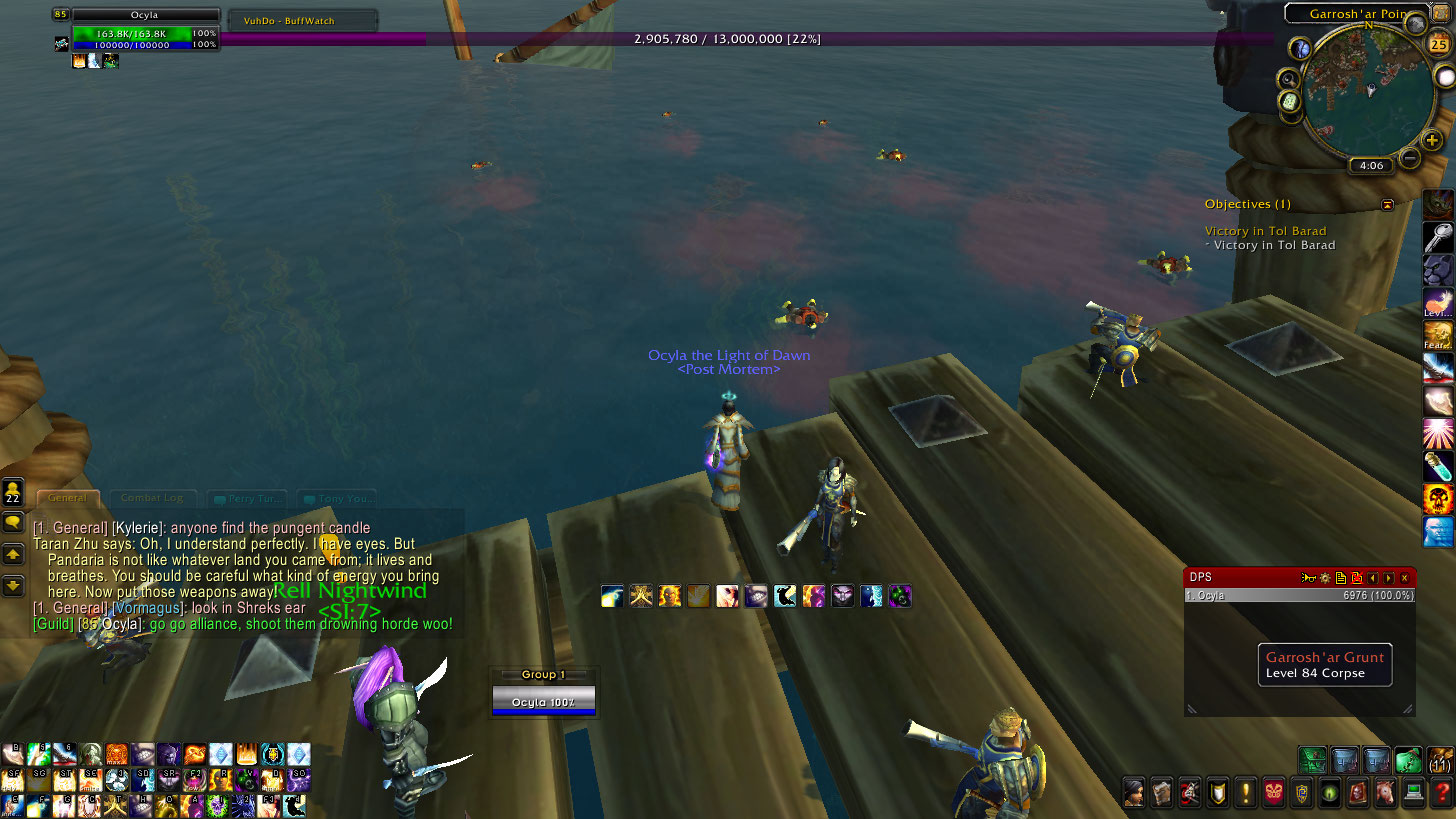Image resolution: width=1456 pixels, height=819 pixels.
Task: Zoom out the minimap with the minus button
Action: [1409, 157]
